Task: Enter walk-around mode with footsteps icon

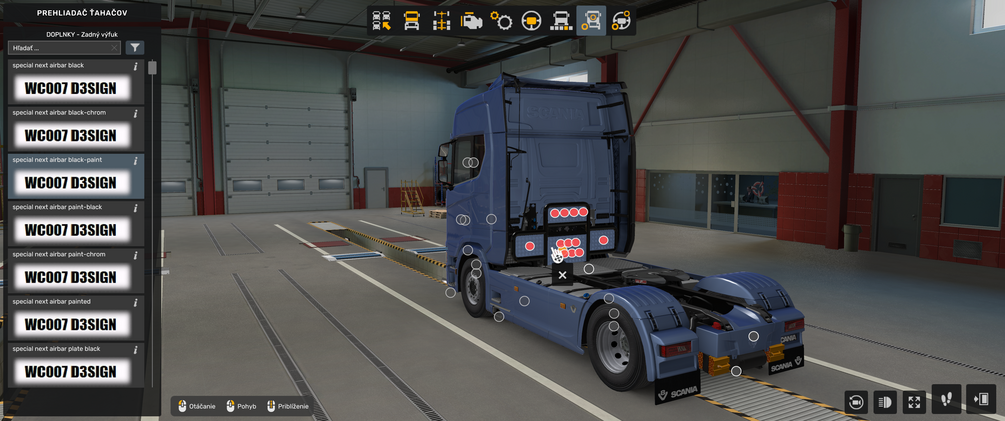Action: tap(946, 400)
